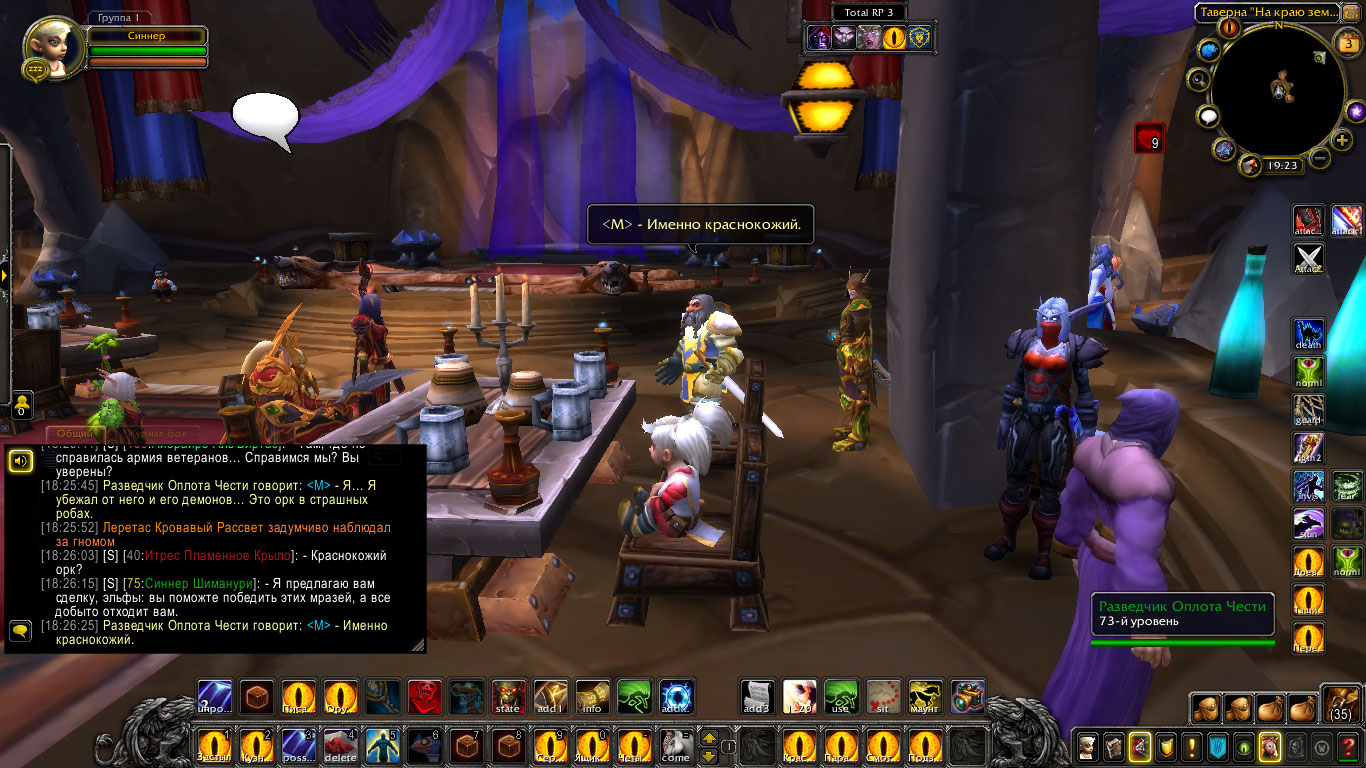Select the Общий chat tab
Screen dimensions: 1366x768
pos(74,433)
